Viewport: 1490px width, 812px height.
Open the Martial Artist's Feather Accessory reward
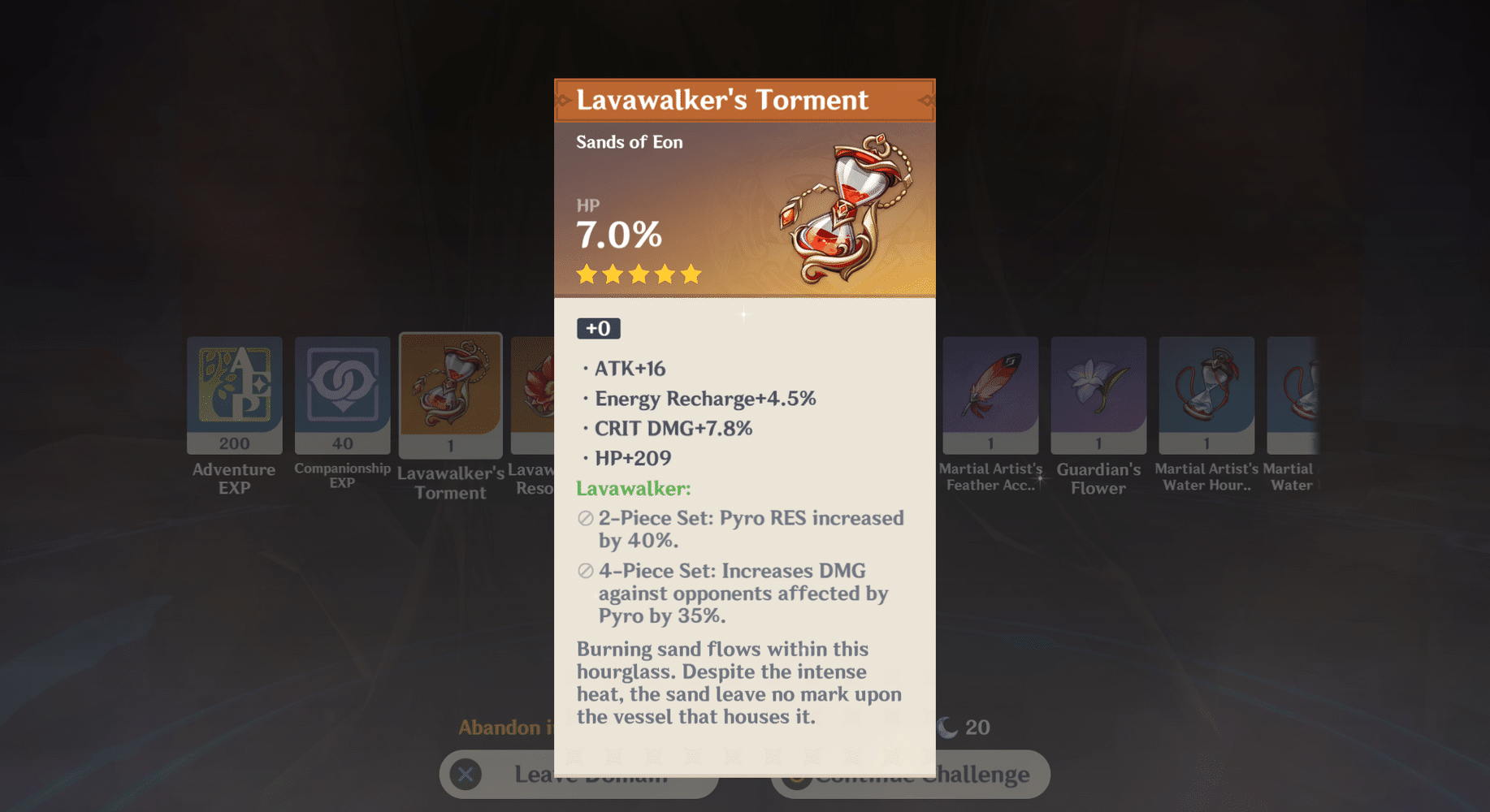990,395
